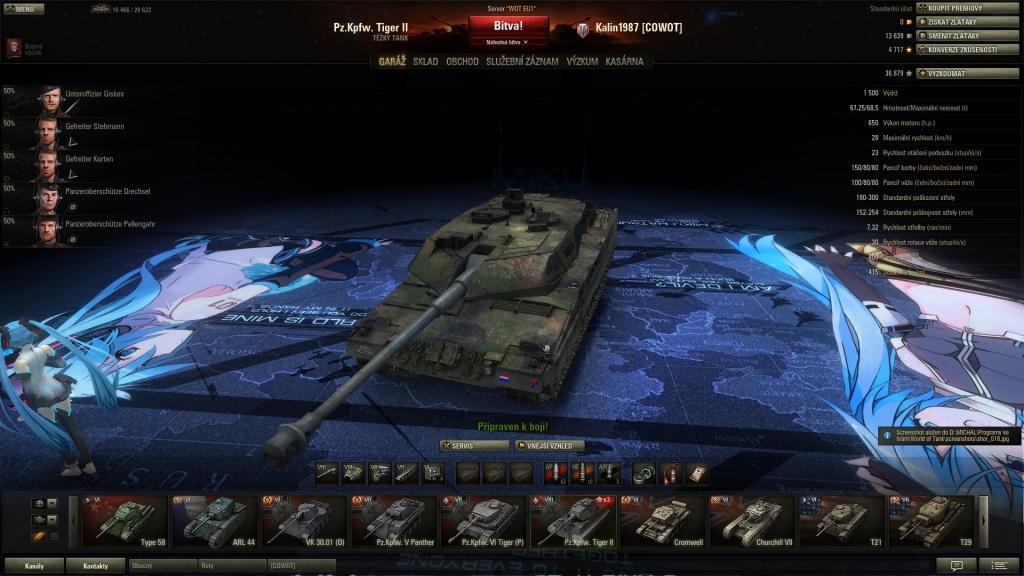Start the battle with the Bitva! button

click(508, 25)
